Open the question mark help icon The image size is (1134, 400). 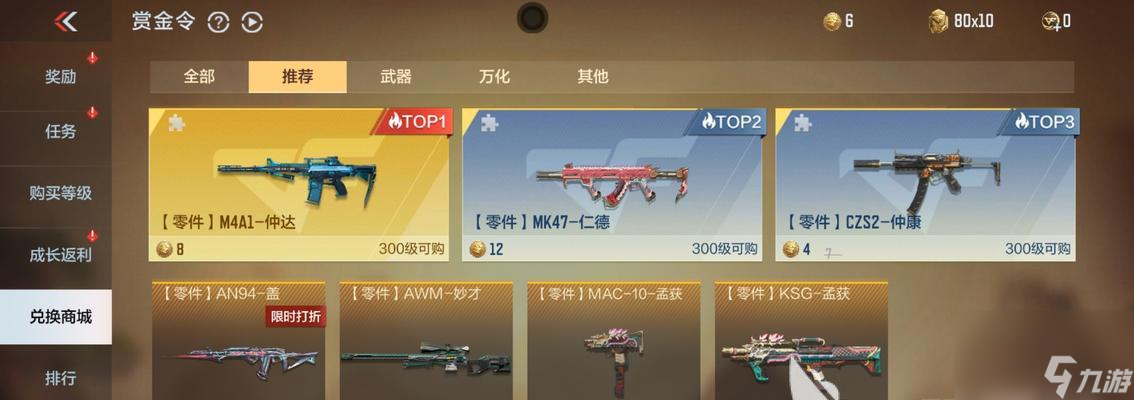[218, 22]
